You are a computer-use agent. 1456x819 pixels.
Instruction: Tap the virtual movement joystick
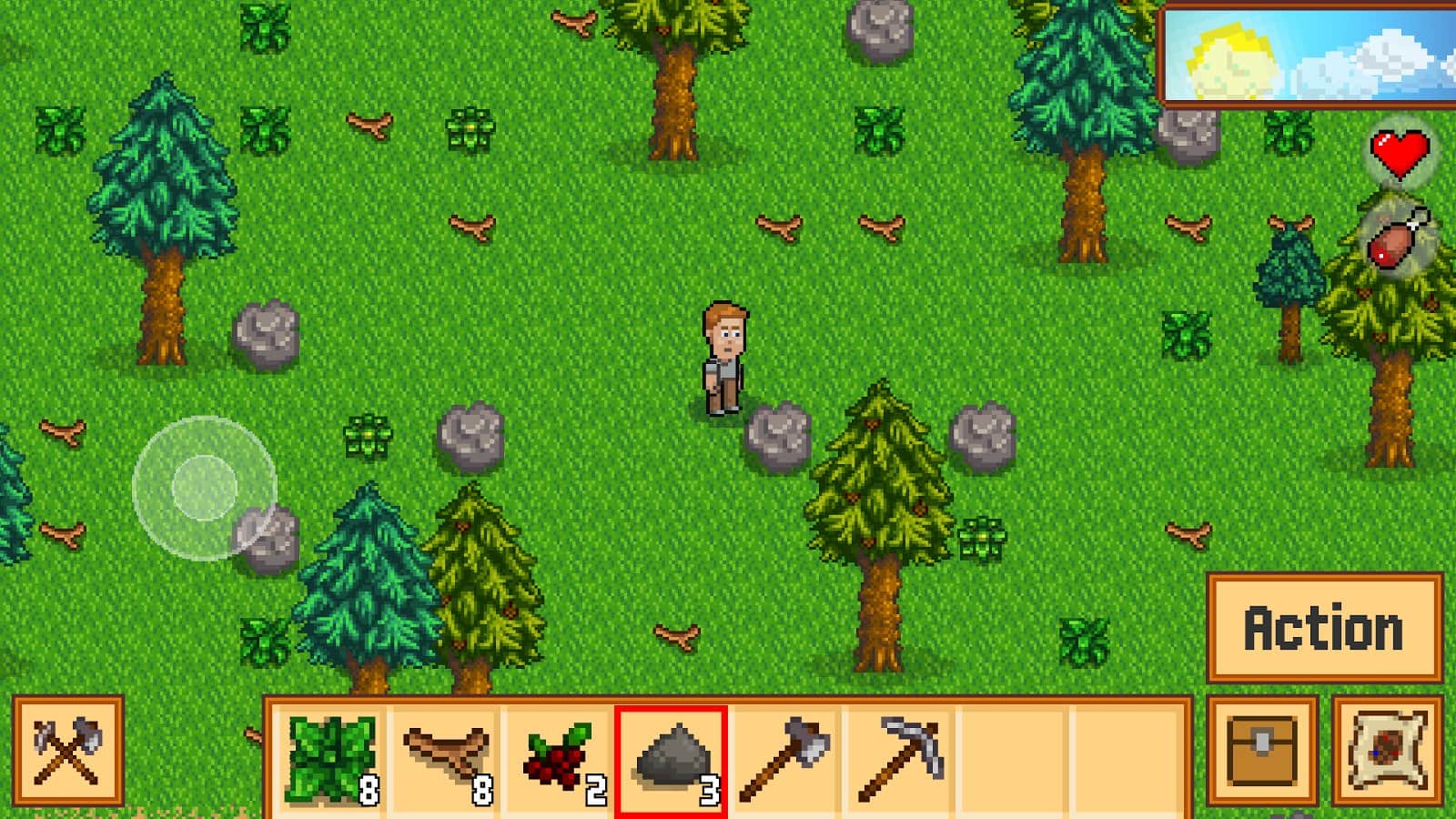click(x=202, y=489)
